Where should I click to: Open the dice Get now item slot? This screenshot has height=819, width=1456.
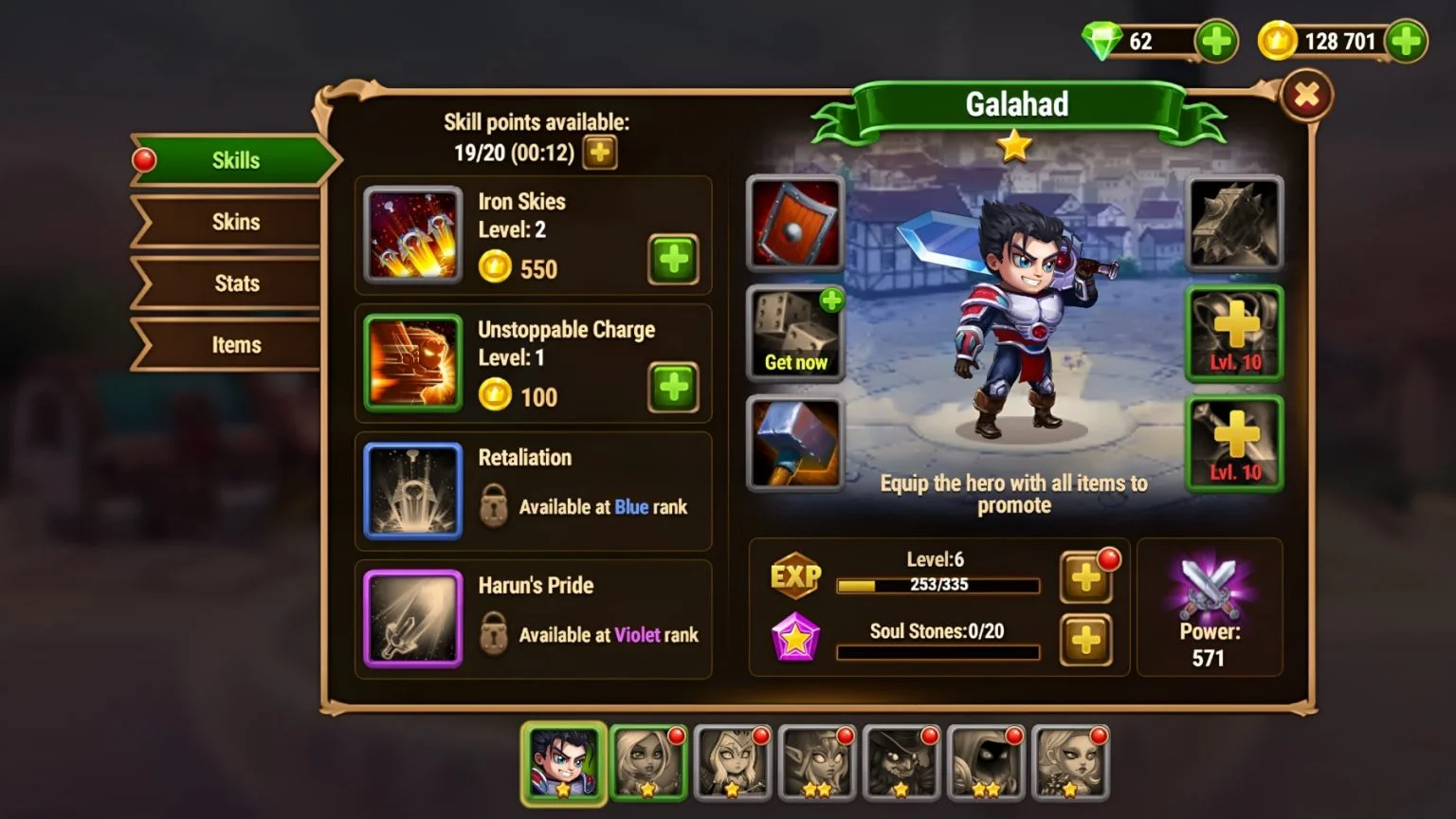795,334
